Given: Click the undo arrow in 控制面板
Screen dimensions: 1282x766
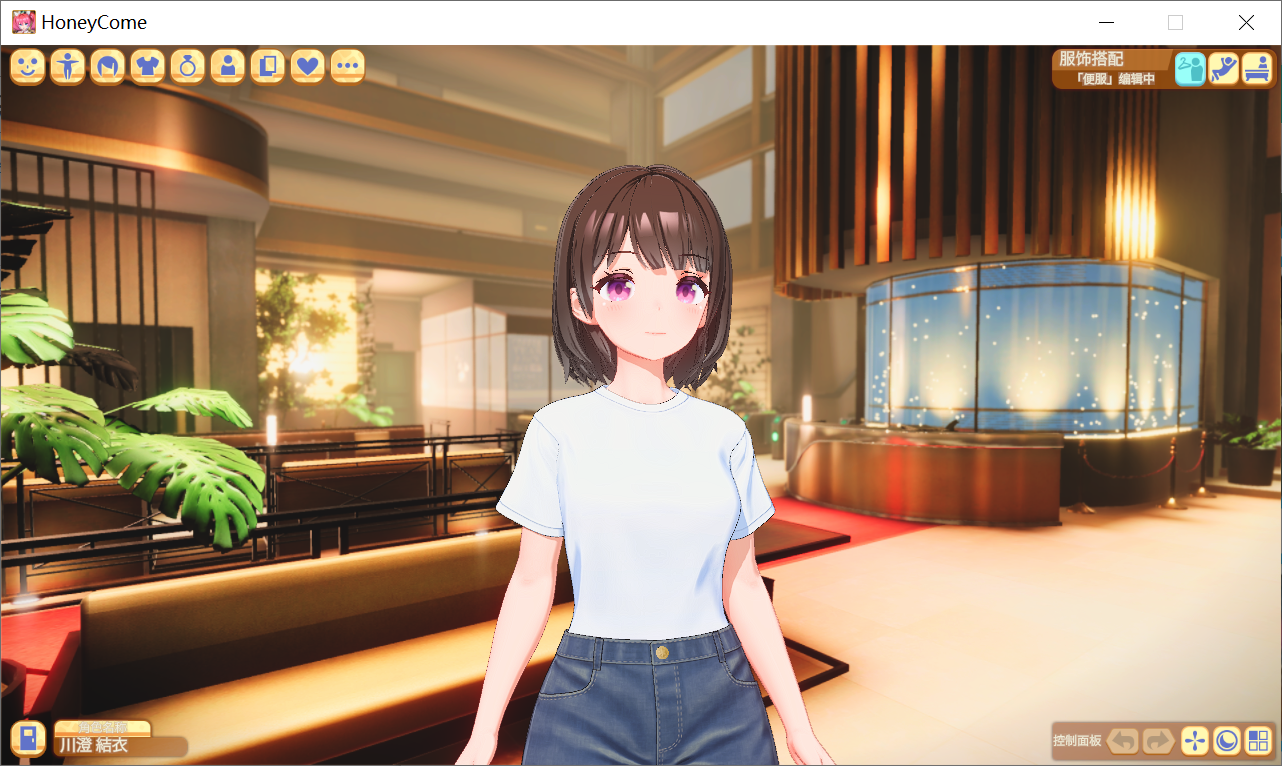Looking at the screenshot, I should point(1122,740).
